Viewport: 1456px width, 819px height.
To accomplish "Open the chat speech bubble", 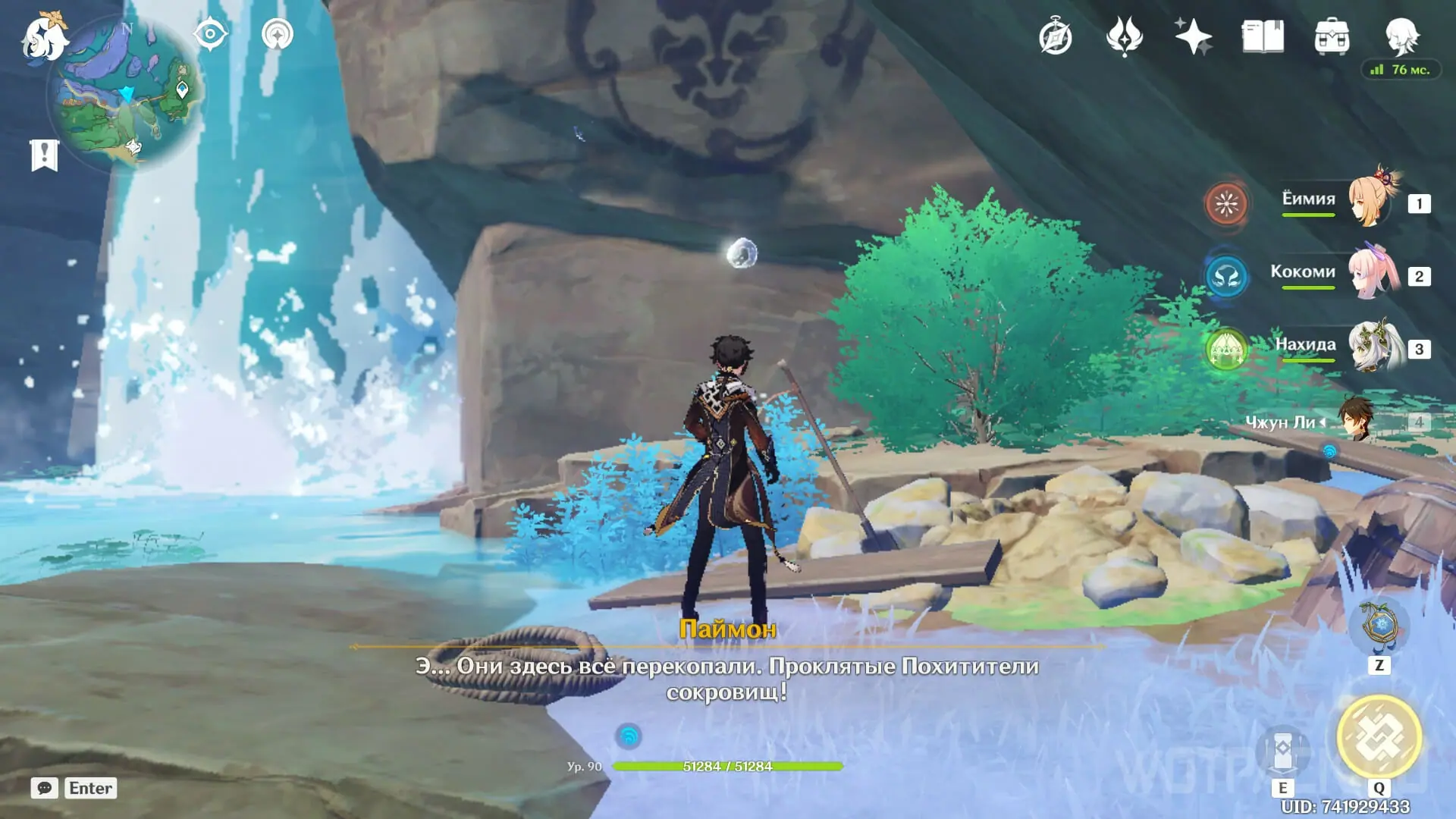I will (45, 788).
